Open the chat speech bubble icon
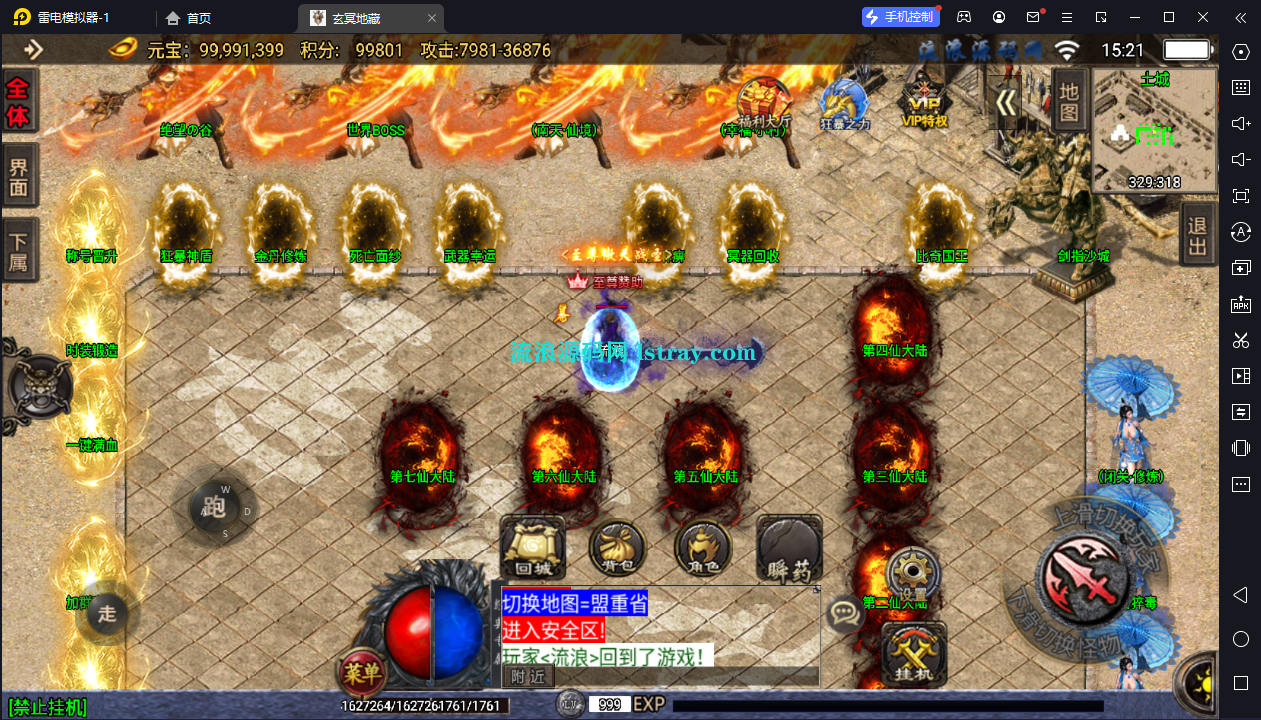Image resolution: width=1261 pixels, height=720 pixels. coord(846,612)
